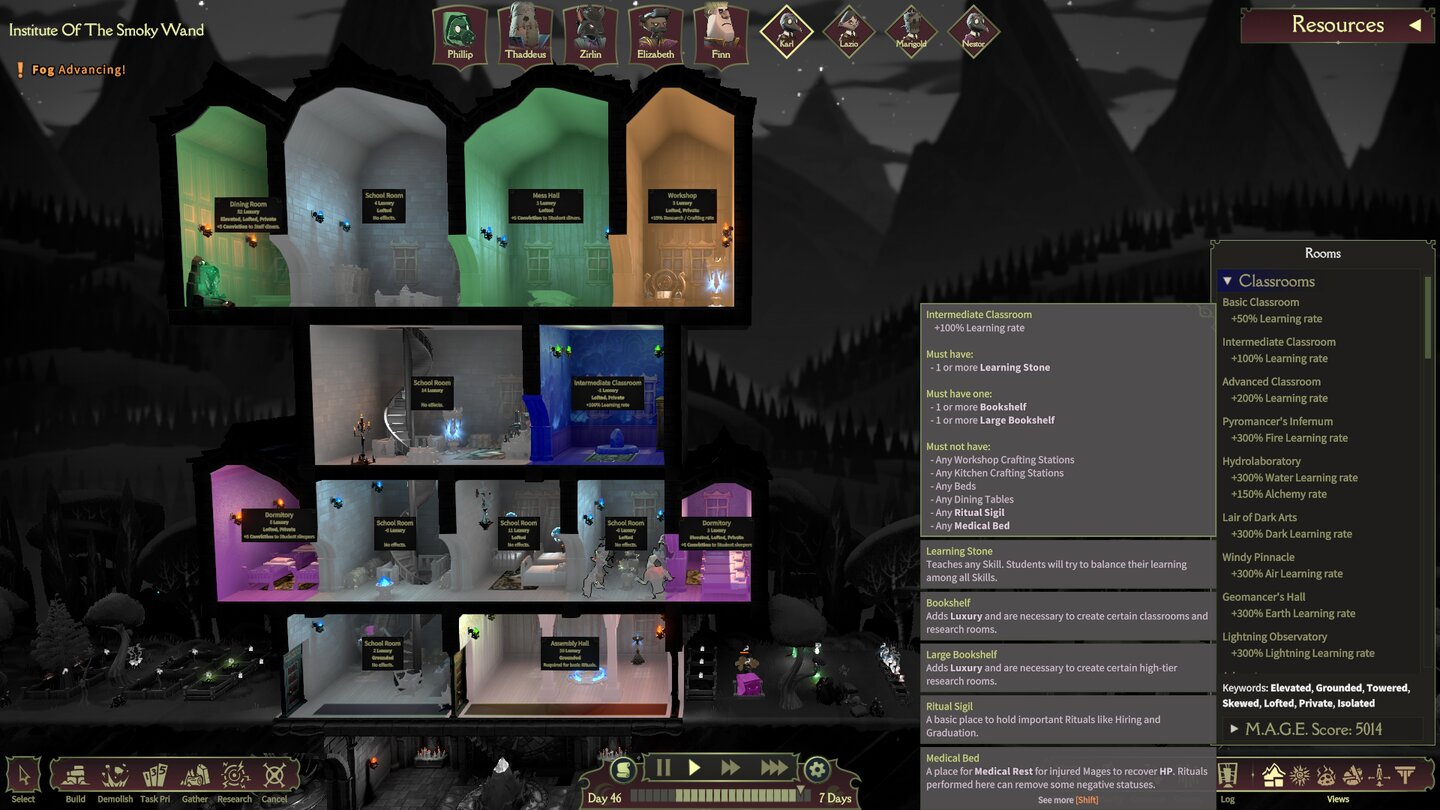Viewport: 1440px width, 810px height.
Task: Select the Build tool
Action: (76, 775)
